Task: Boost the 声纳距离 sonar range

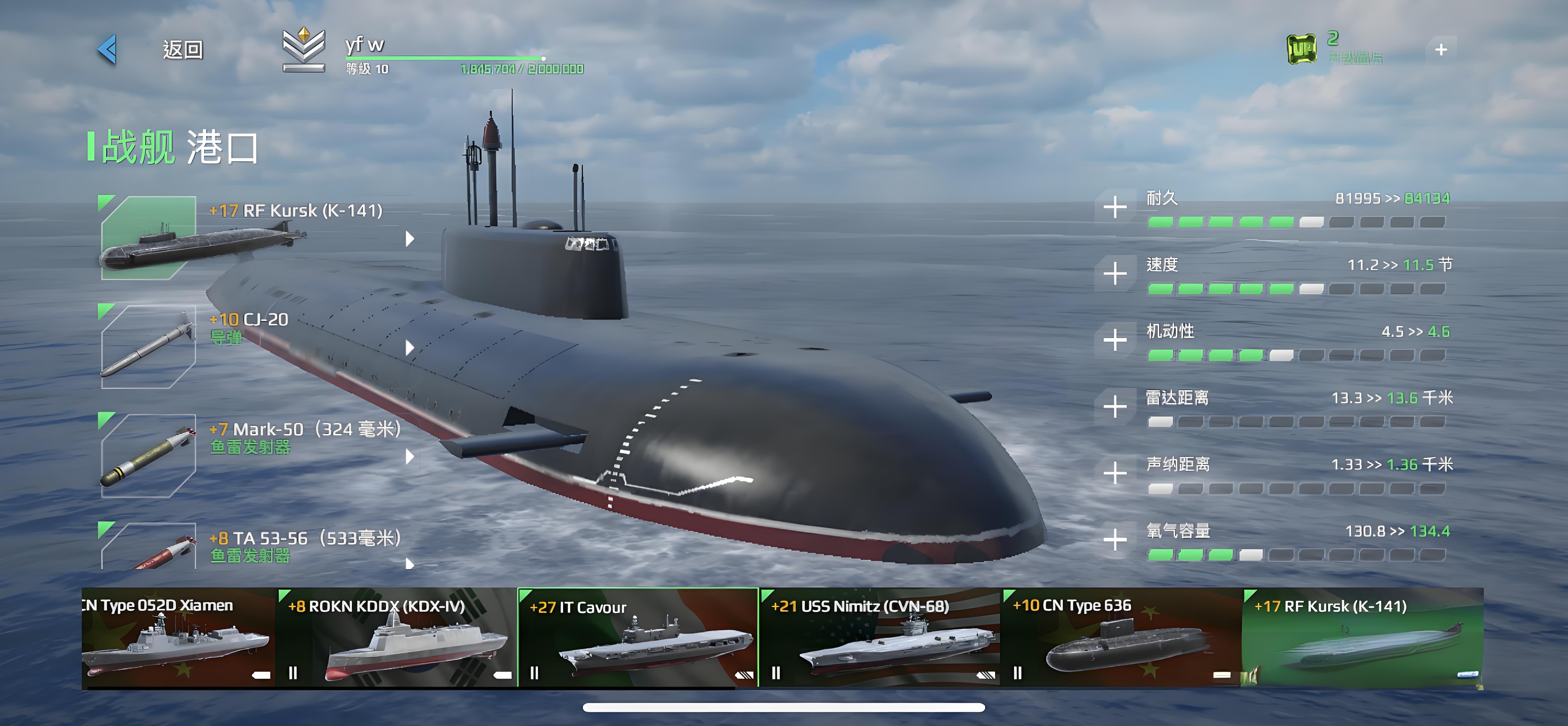Action: [1114, 473]
